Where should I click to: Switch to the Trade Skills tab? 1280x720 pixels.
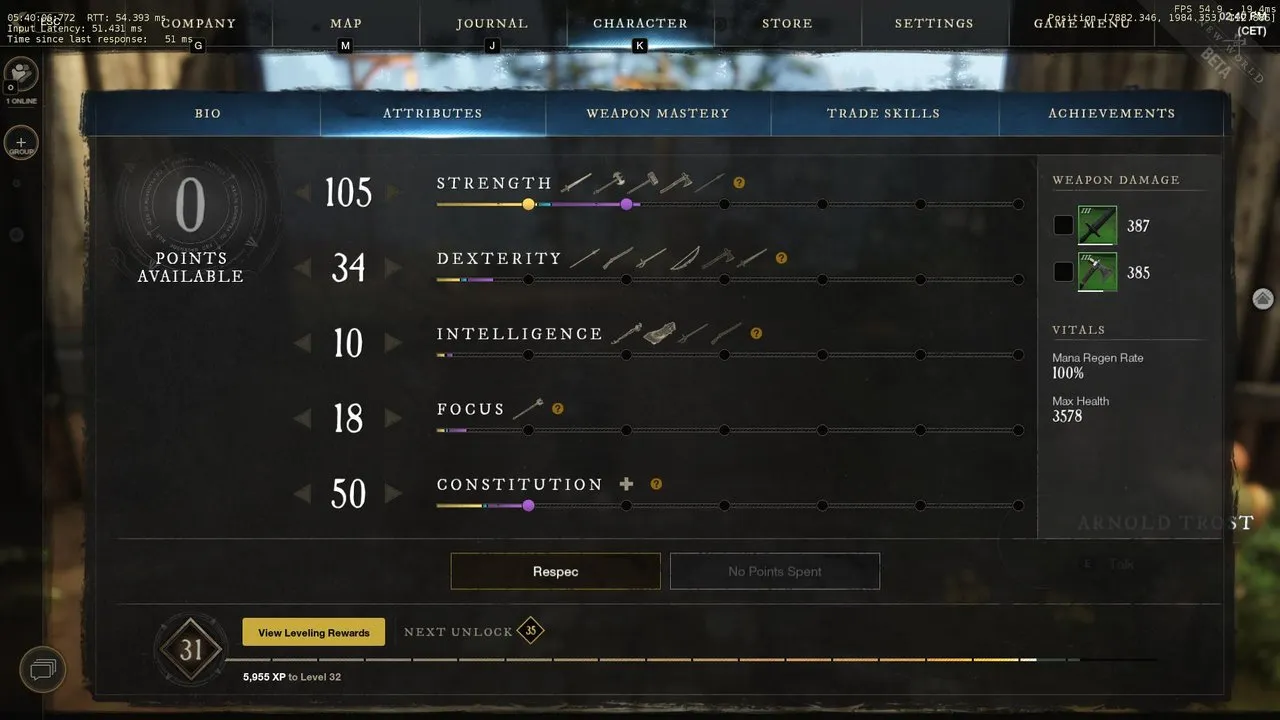coord(883,114)
